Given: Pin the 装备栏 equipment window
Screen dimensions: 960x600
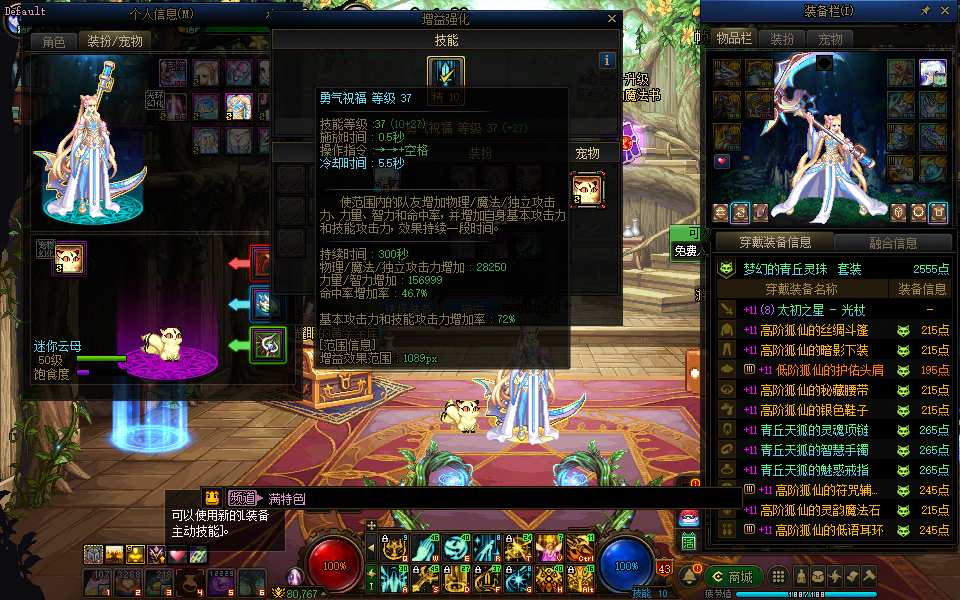Looking at the screenshot, I should (925, 11).
